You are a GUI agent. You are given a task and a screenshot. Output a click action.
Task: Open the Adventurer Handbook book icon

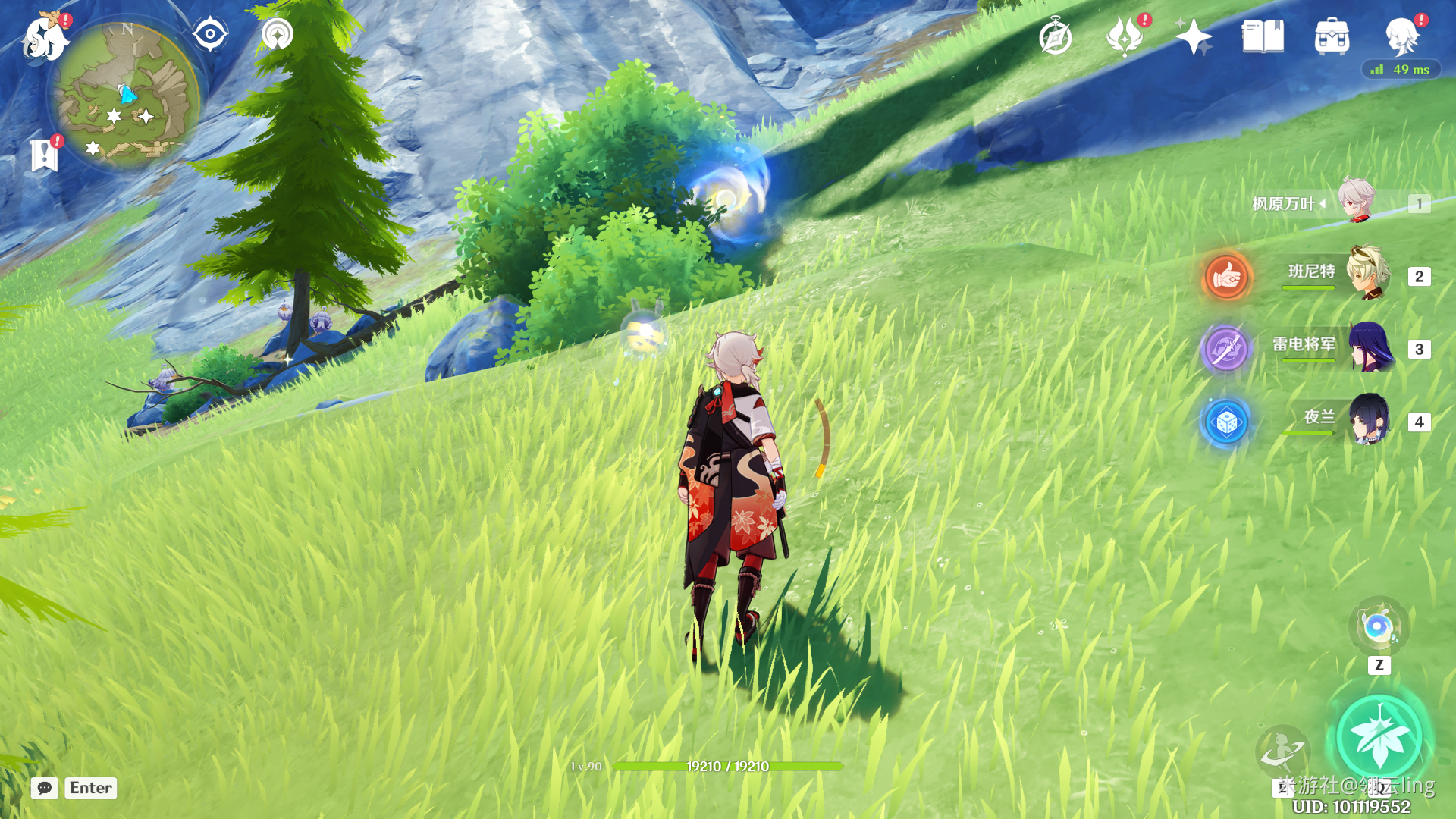[1263, 36]
